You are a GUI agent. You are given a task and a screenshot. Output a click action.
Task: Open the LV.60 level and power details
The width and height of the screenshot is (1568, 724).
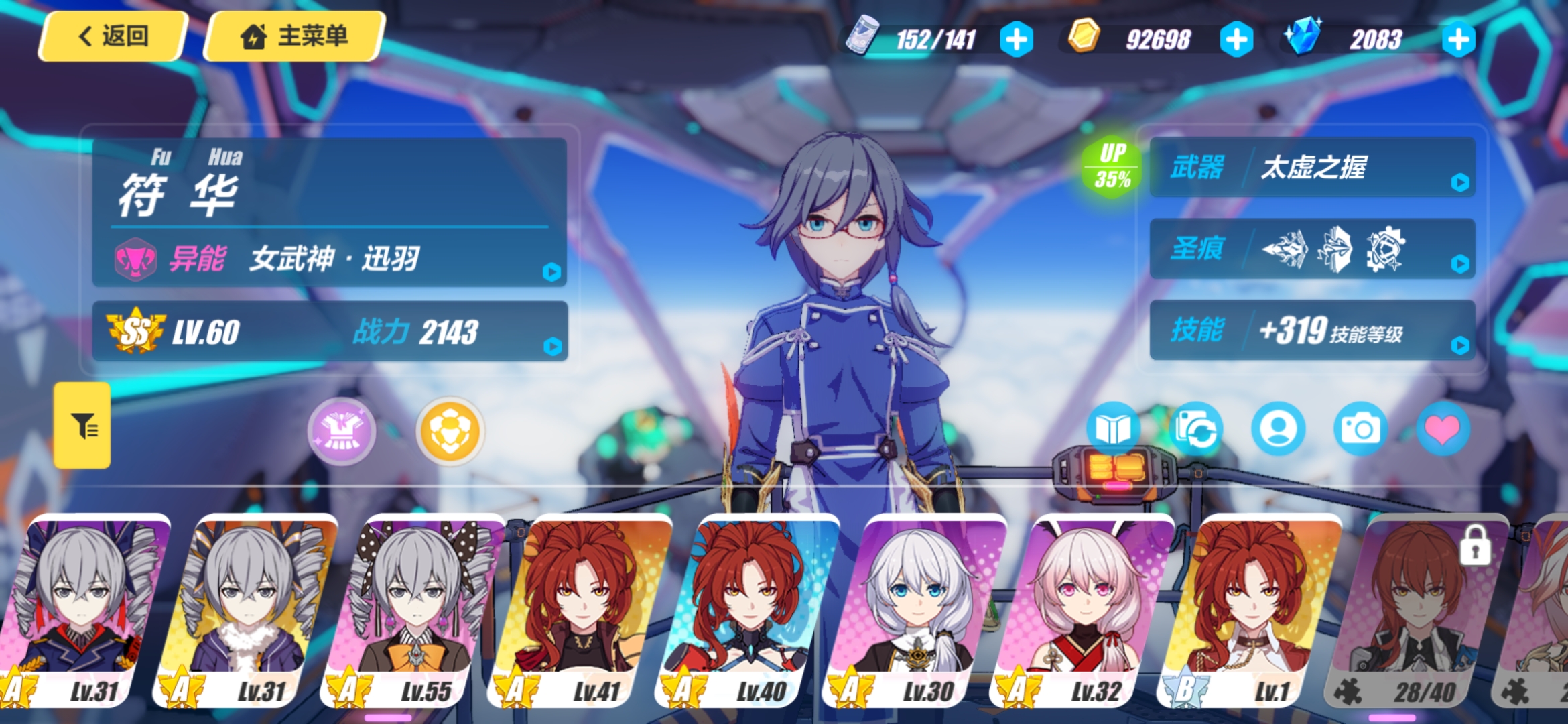(330, 332)
